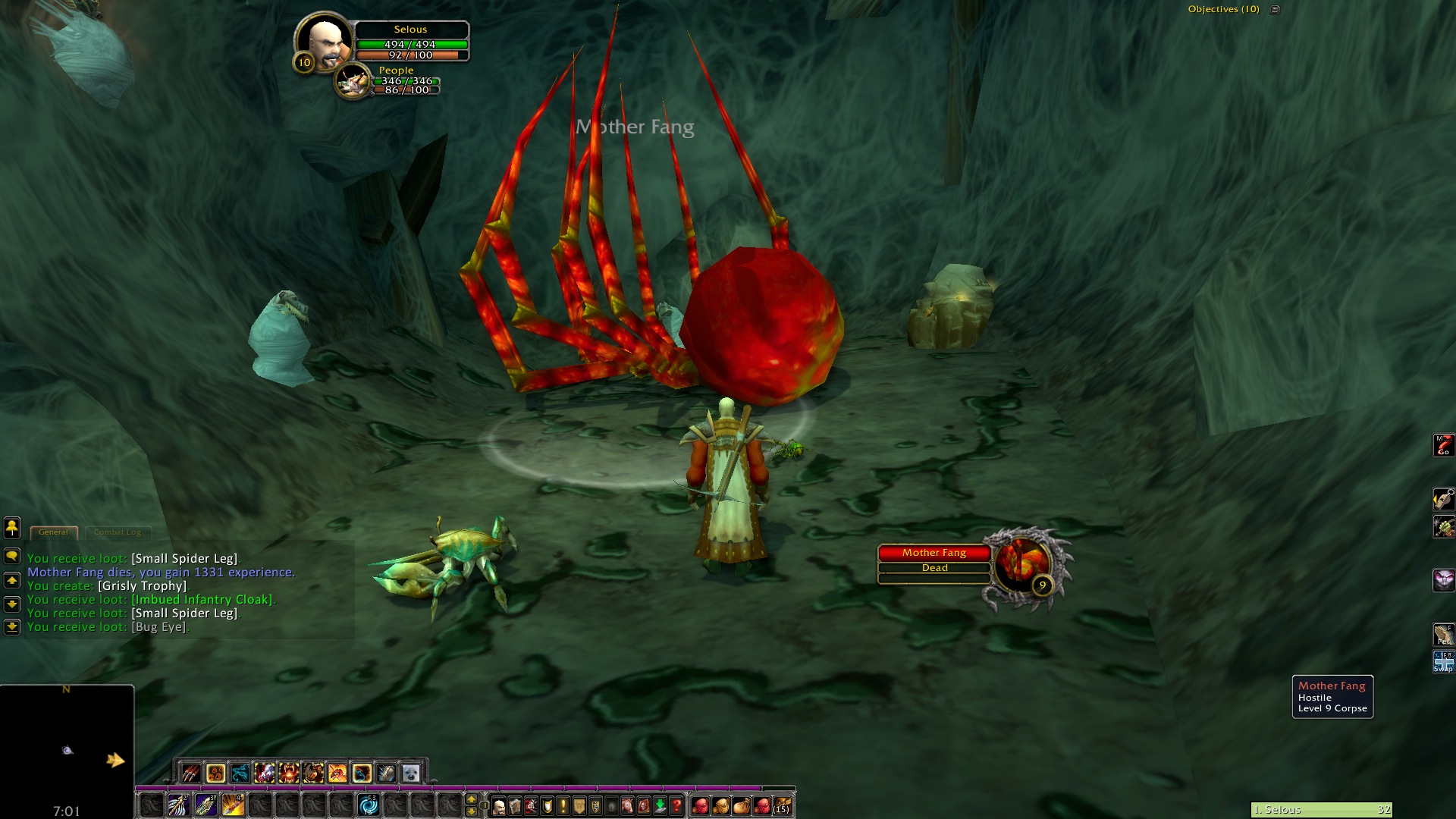The image size is (1456, 819).
Task: Page the action bar up with yellow arrow
Action: pos(471,799)
